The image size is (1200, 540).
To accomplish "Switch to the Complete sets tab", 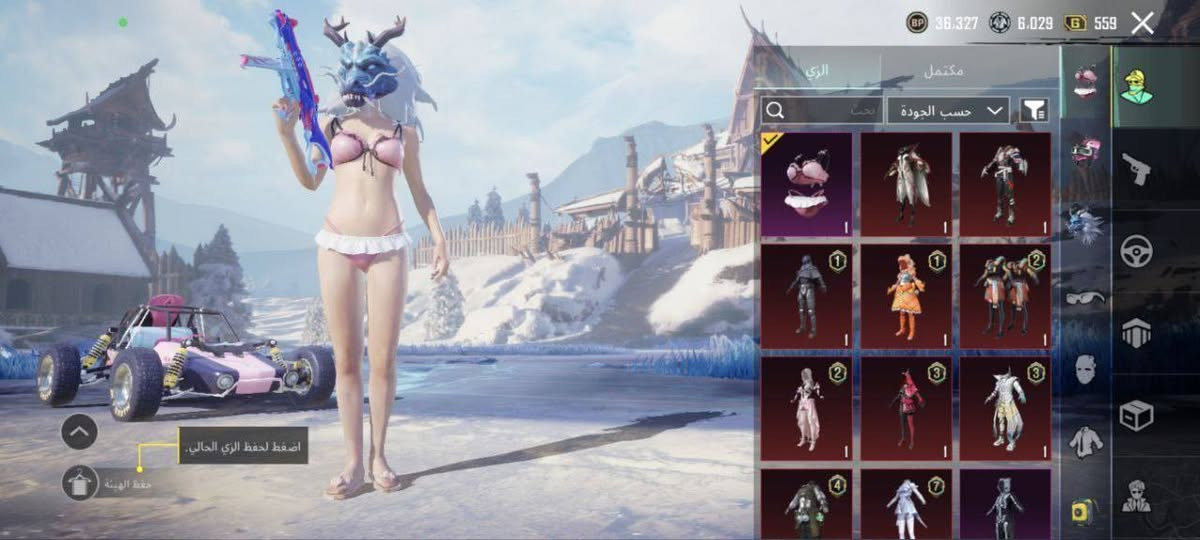I will coord(944,72).
